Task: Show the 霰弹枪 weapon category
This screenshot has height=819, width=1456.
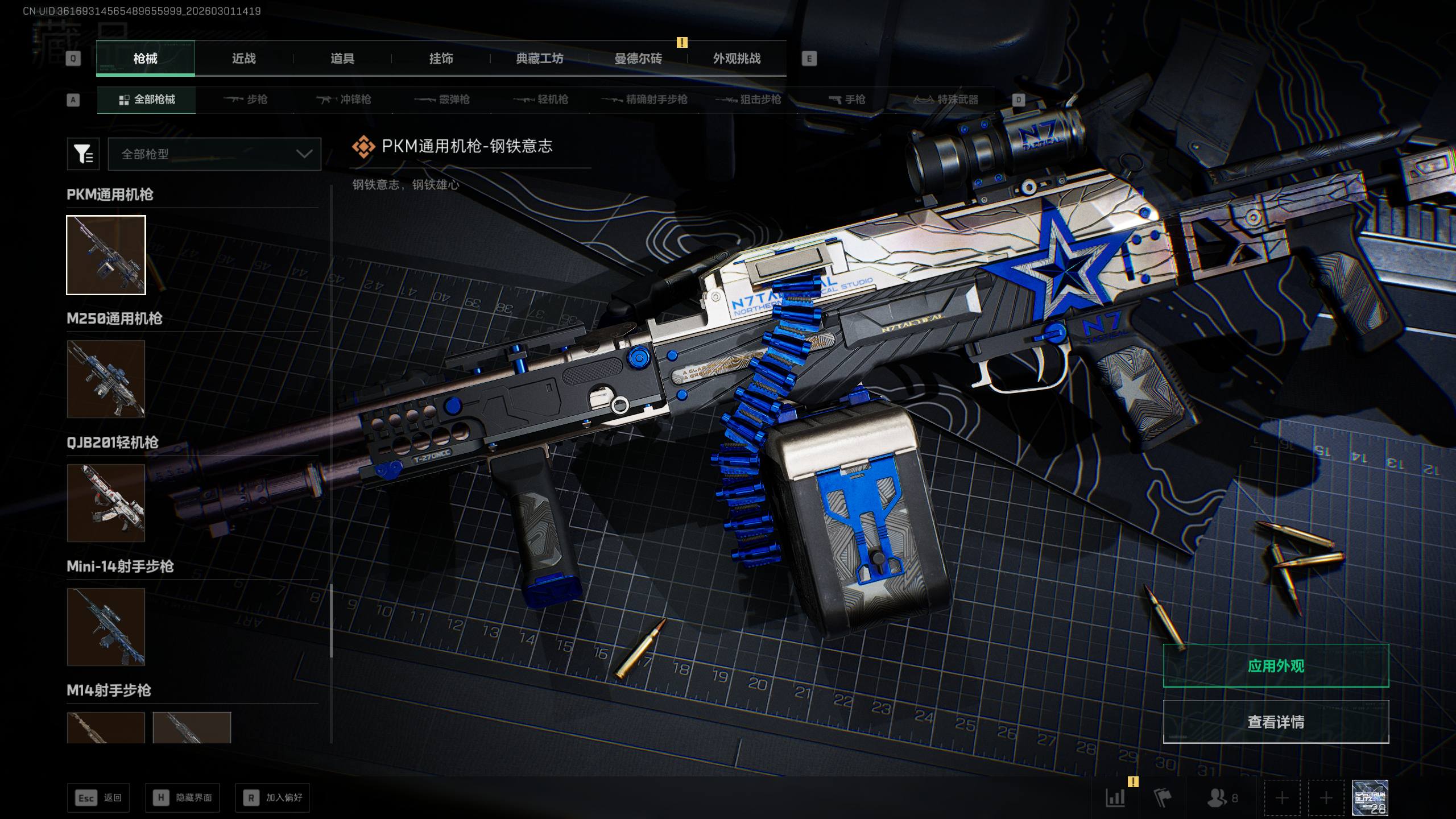Action: tap(442, 100)
